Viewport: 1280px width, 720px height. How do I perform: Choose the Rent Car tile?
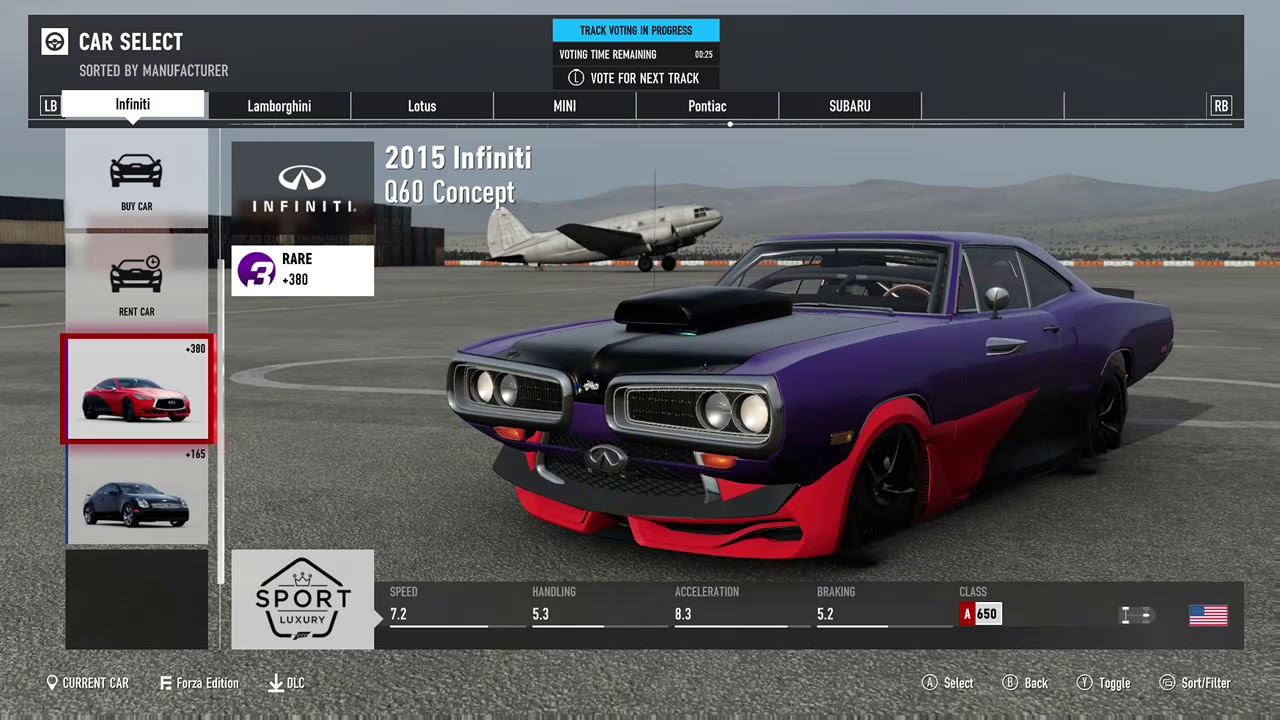click(137, 285)
